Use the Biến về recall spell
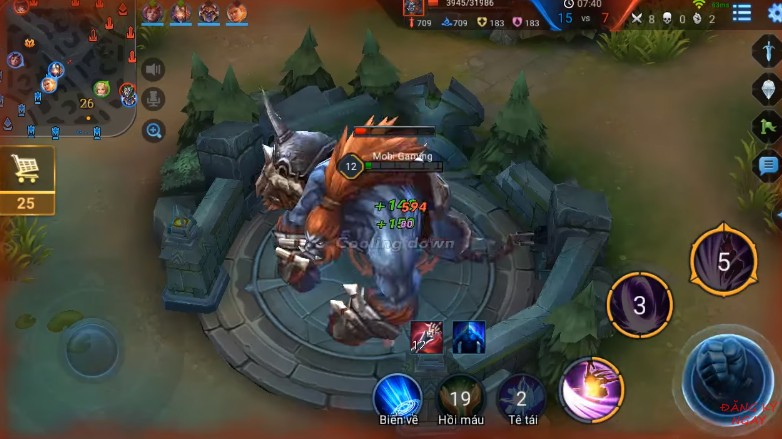 (x=397, y=396)
